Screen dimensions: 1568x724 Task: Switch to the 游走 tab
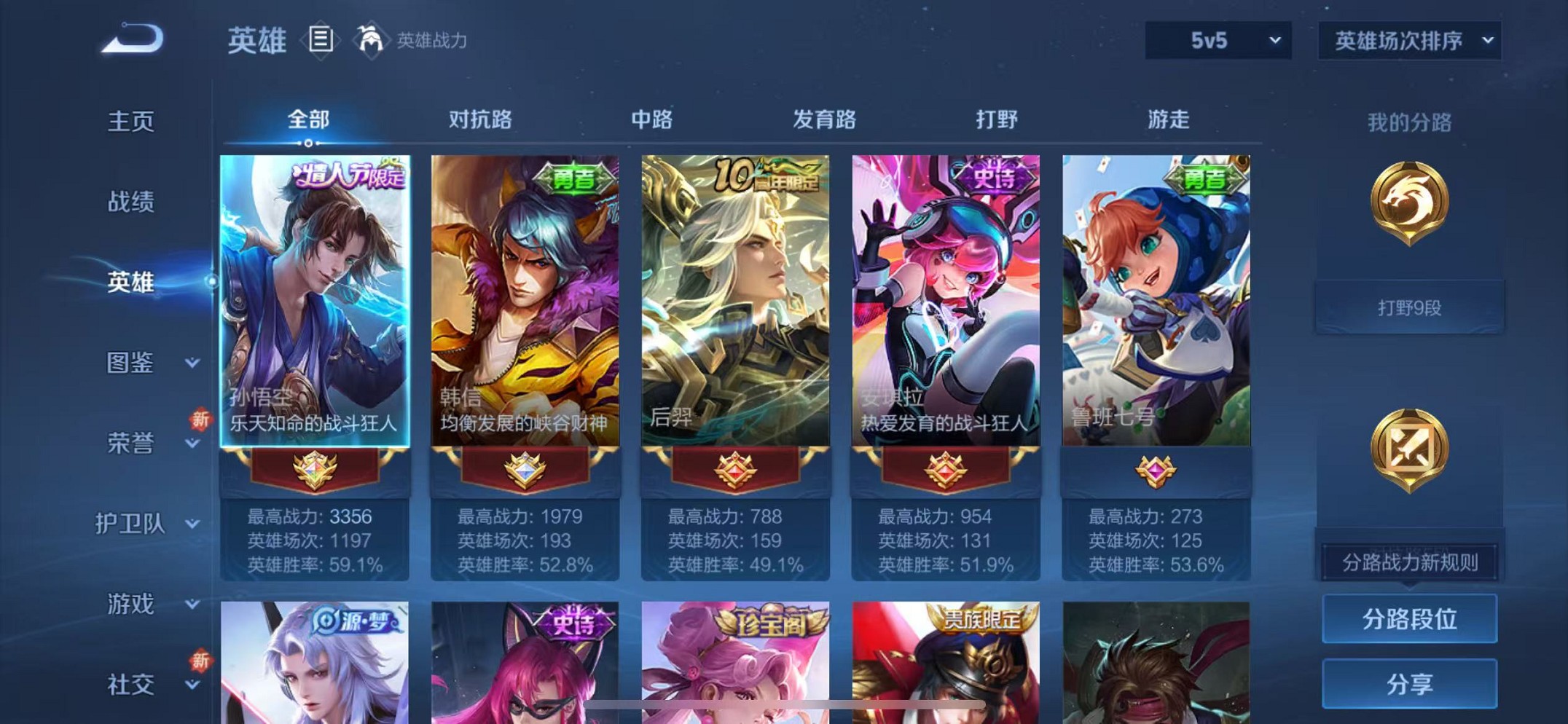click(x=1169, y=119)
